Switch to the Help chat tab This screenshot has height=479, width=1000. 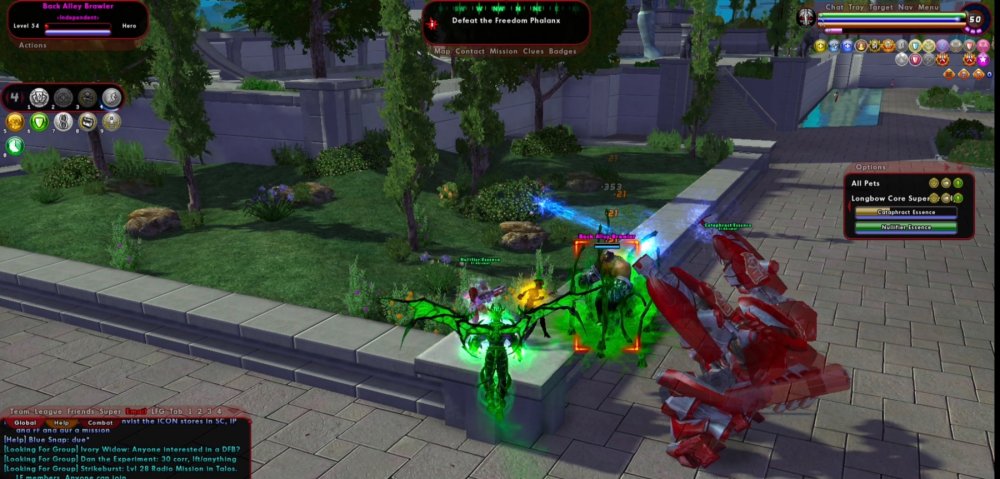pos(62,423)
